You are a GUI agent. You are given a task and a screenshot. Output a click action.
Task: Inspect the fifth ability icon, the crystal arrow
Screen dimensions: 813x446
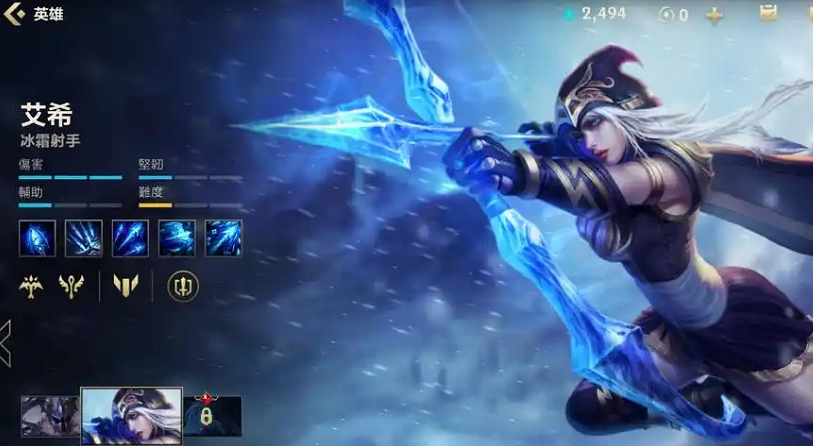[x=224, y=238]
